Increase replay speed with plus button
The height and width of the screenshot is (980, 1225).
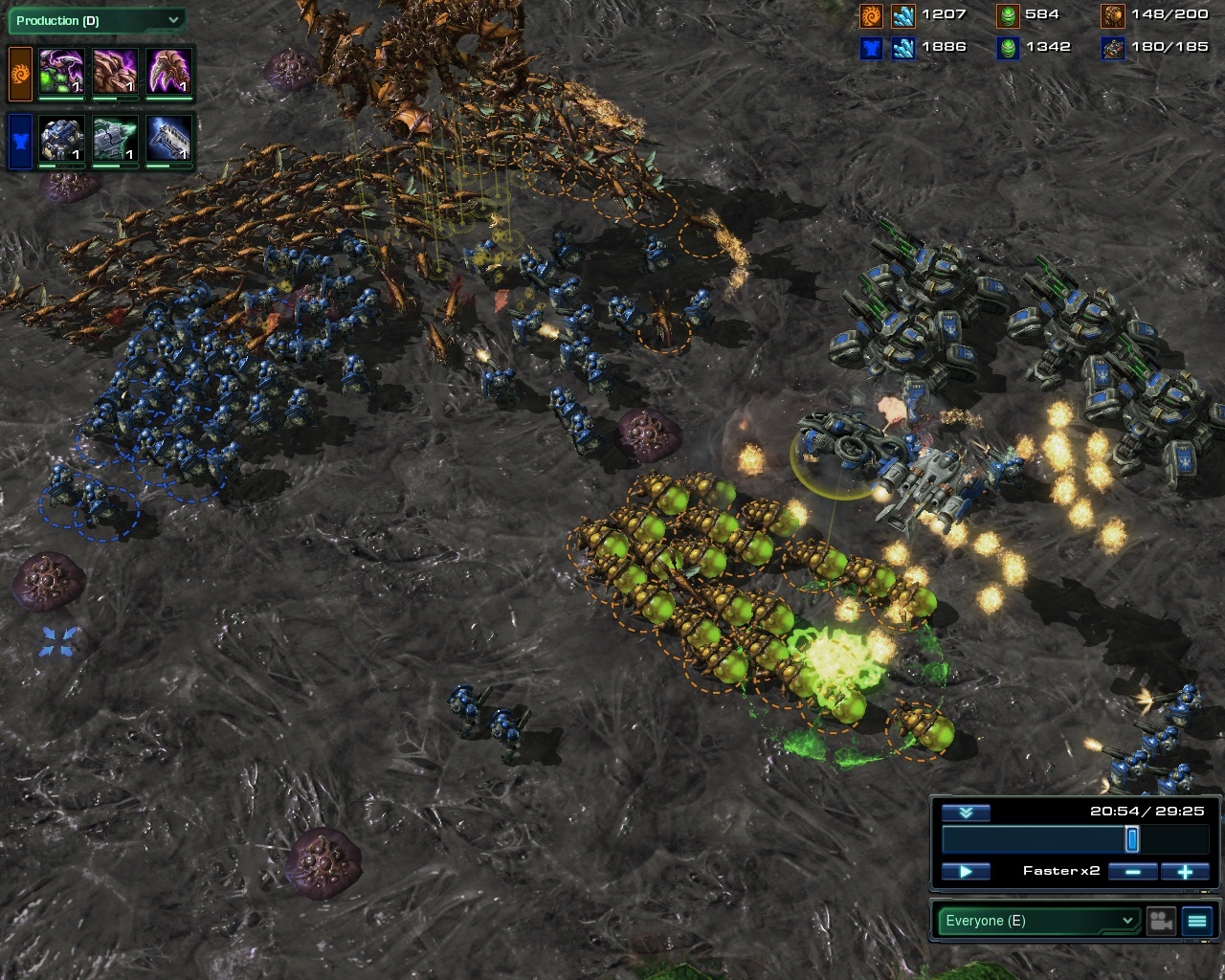coord(1185,872)
